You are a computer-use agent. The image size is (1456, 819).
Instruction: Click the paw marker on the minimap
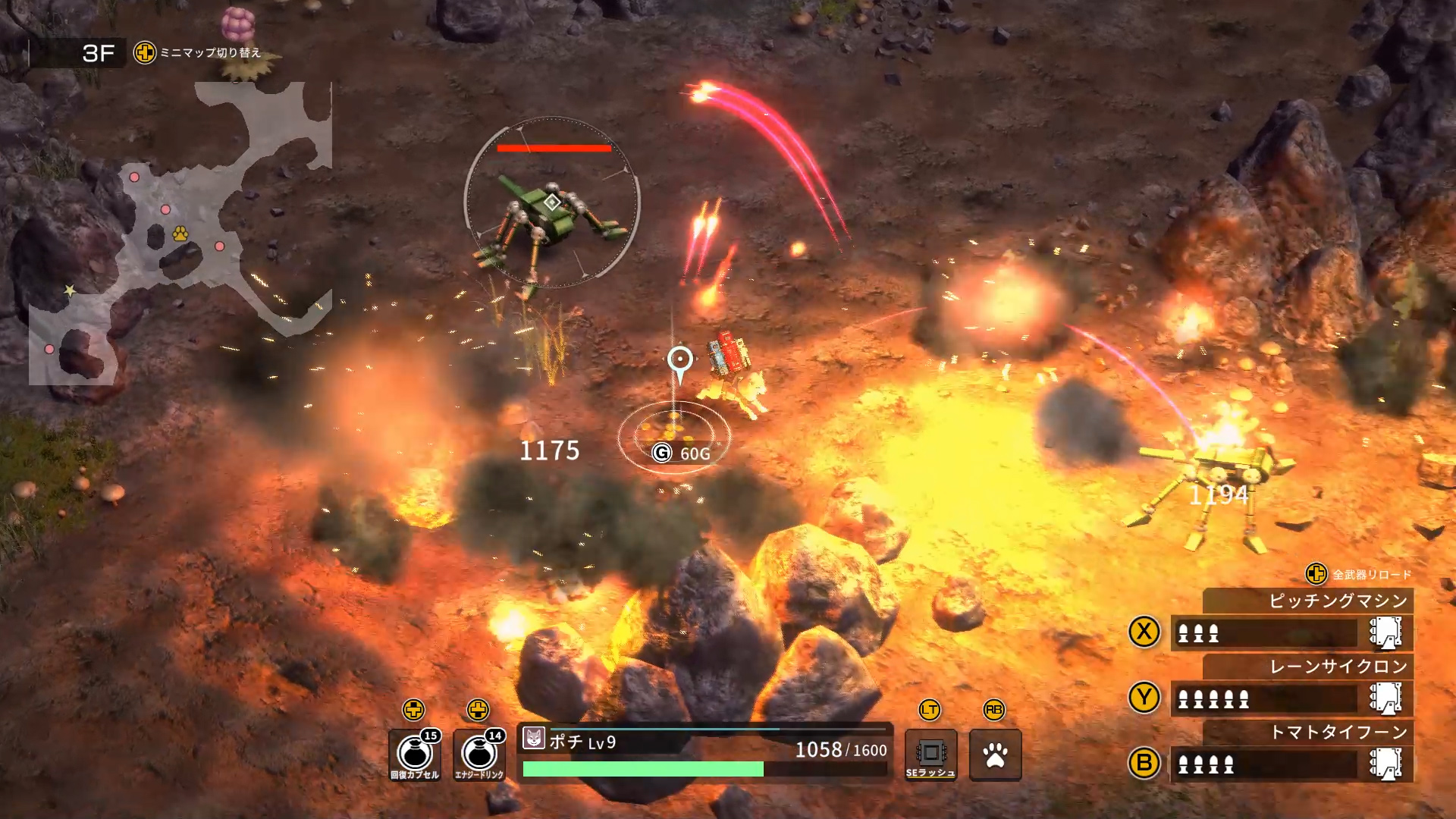point(180,234)
